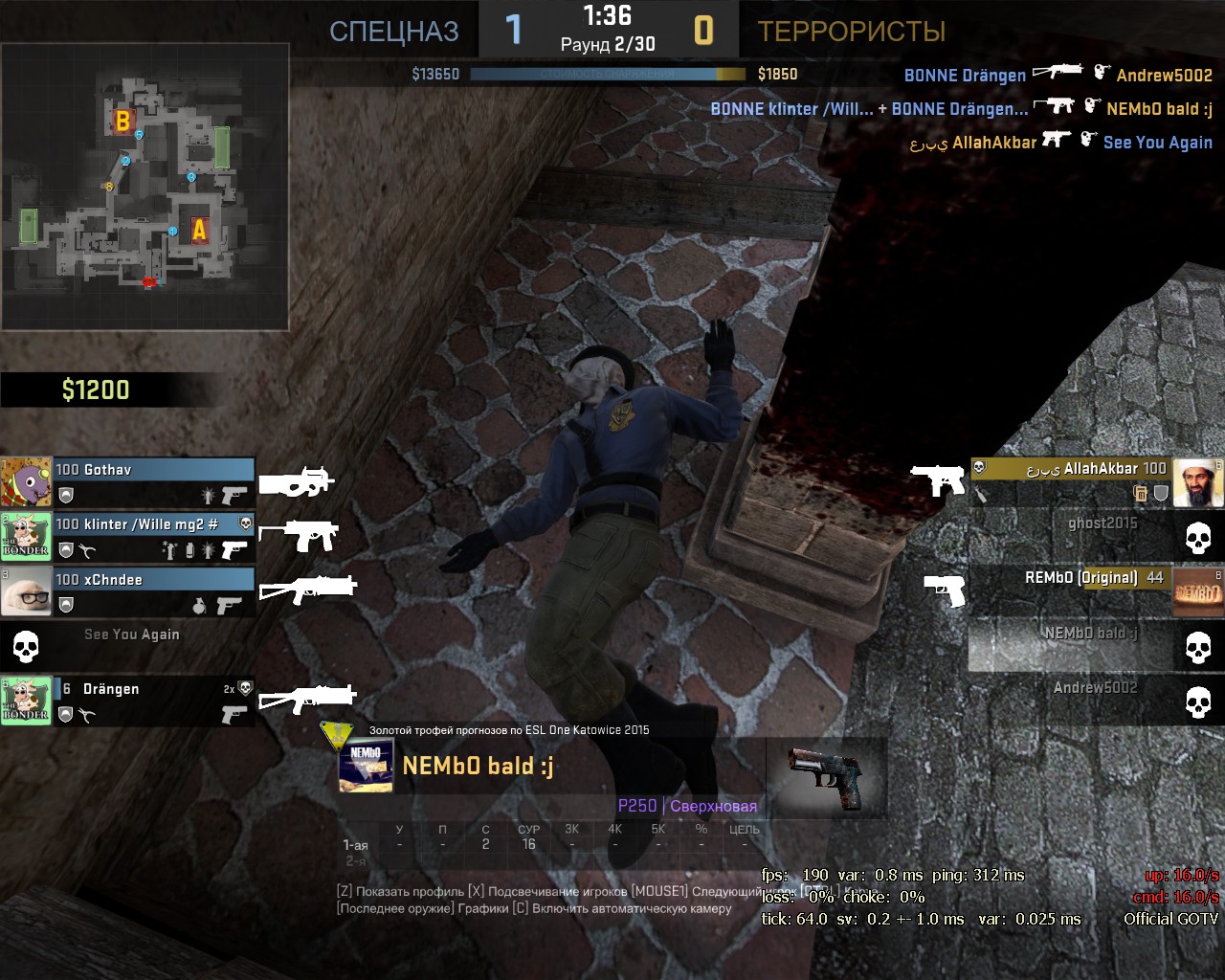Click AllahAkbar's avatar portrait
Screen dimensions: 1225x980
click(1198, 482)
